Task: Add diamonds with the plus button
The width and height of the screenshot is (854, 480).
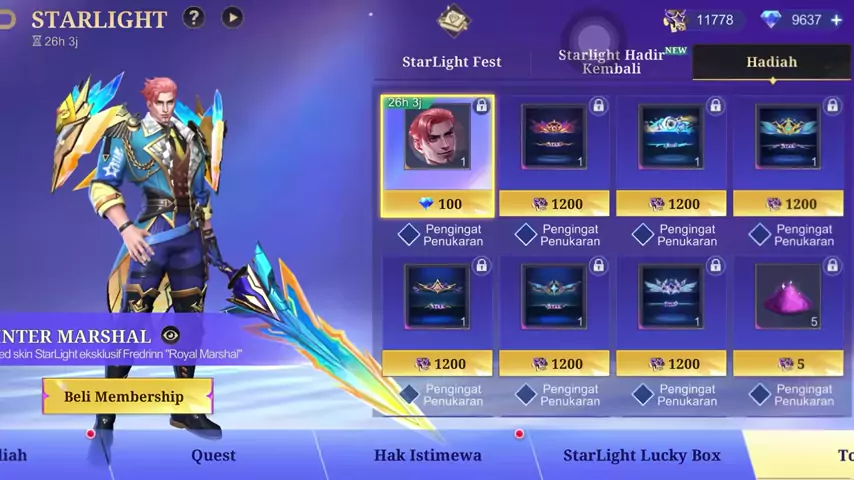Action: coord(836,19)
